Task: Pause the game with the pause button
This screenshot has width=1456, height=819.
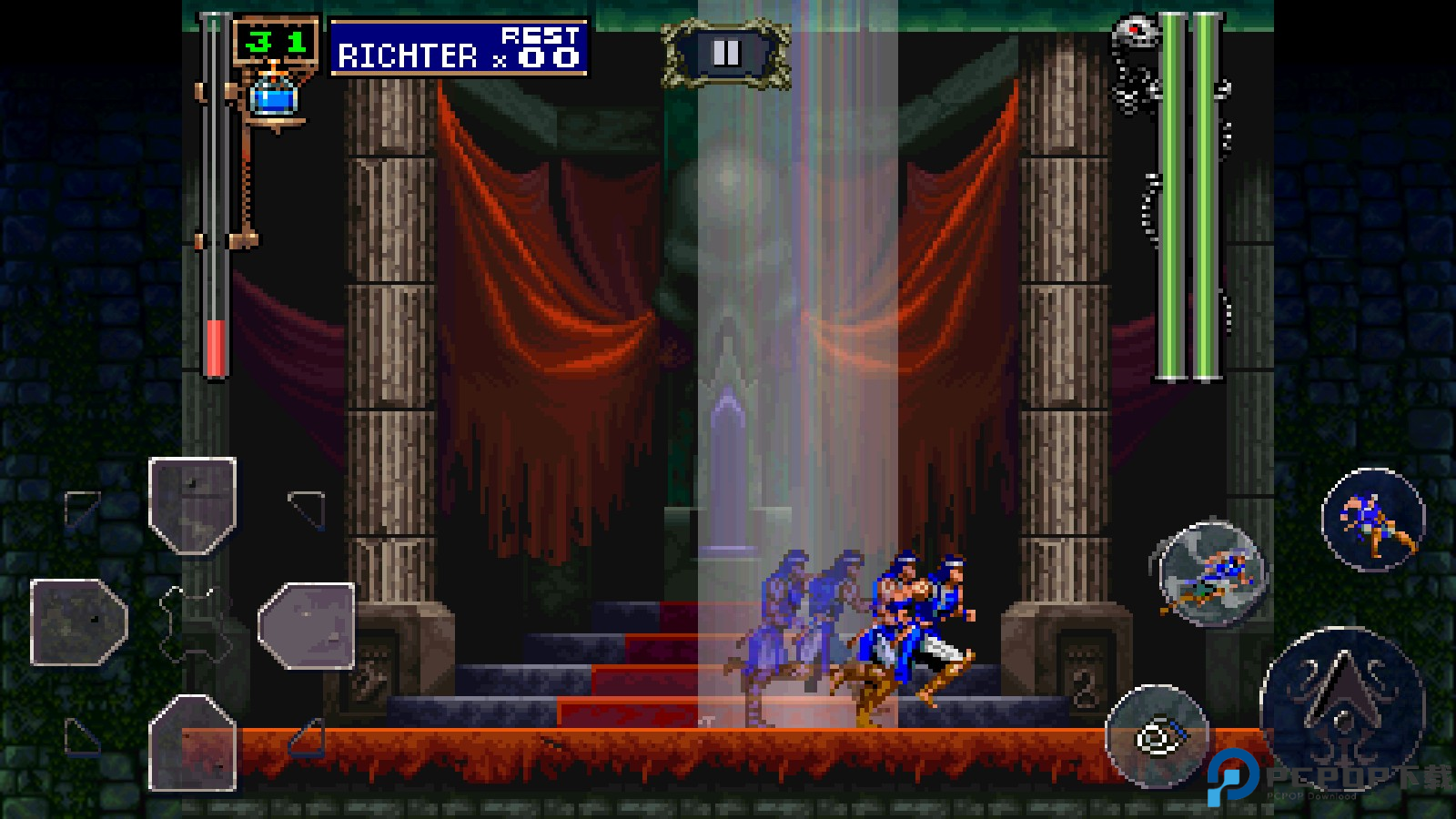Action: 725,54
